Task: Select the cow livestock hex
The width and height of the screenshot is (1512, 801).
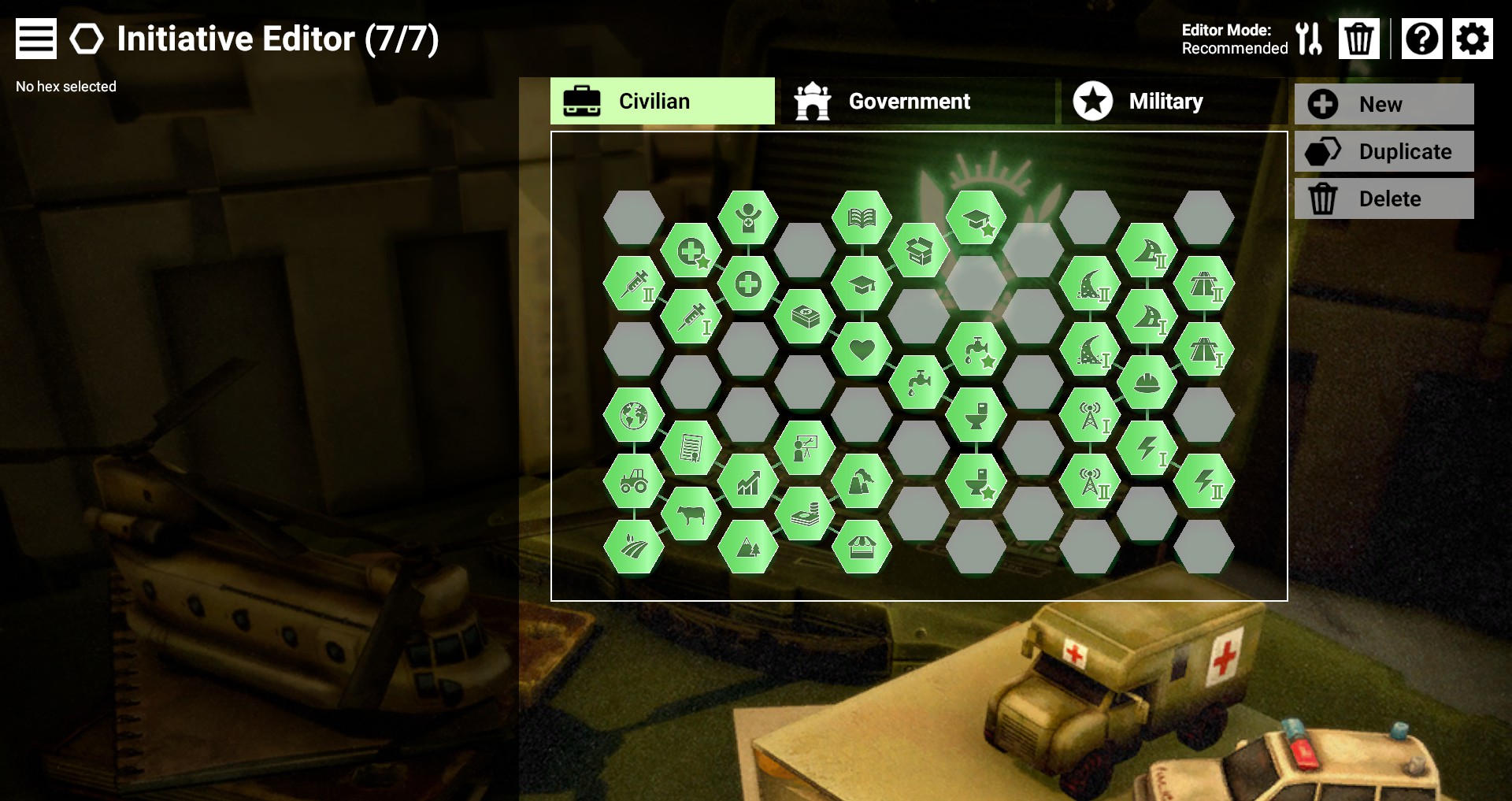Action: (691, 514)
